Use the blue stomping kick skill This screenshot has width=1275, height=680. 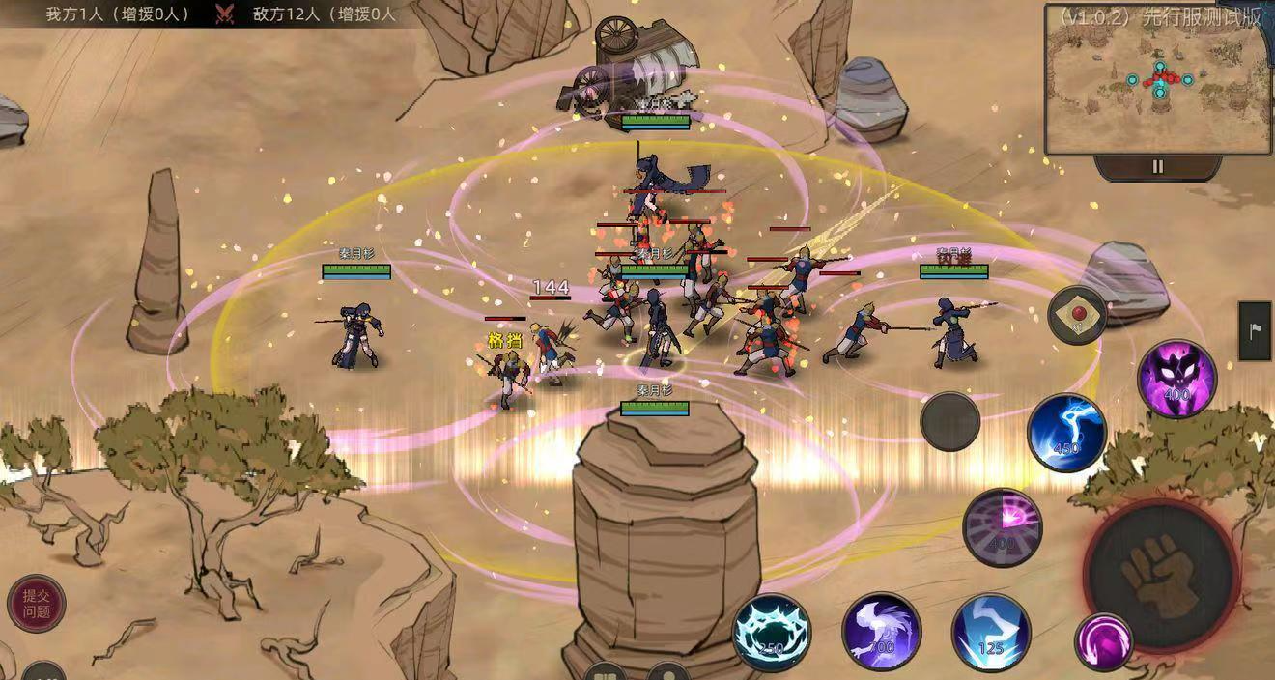990,632
